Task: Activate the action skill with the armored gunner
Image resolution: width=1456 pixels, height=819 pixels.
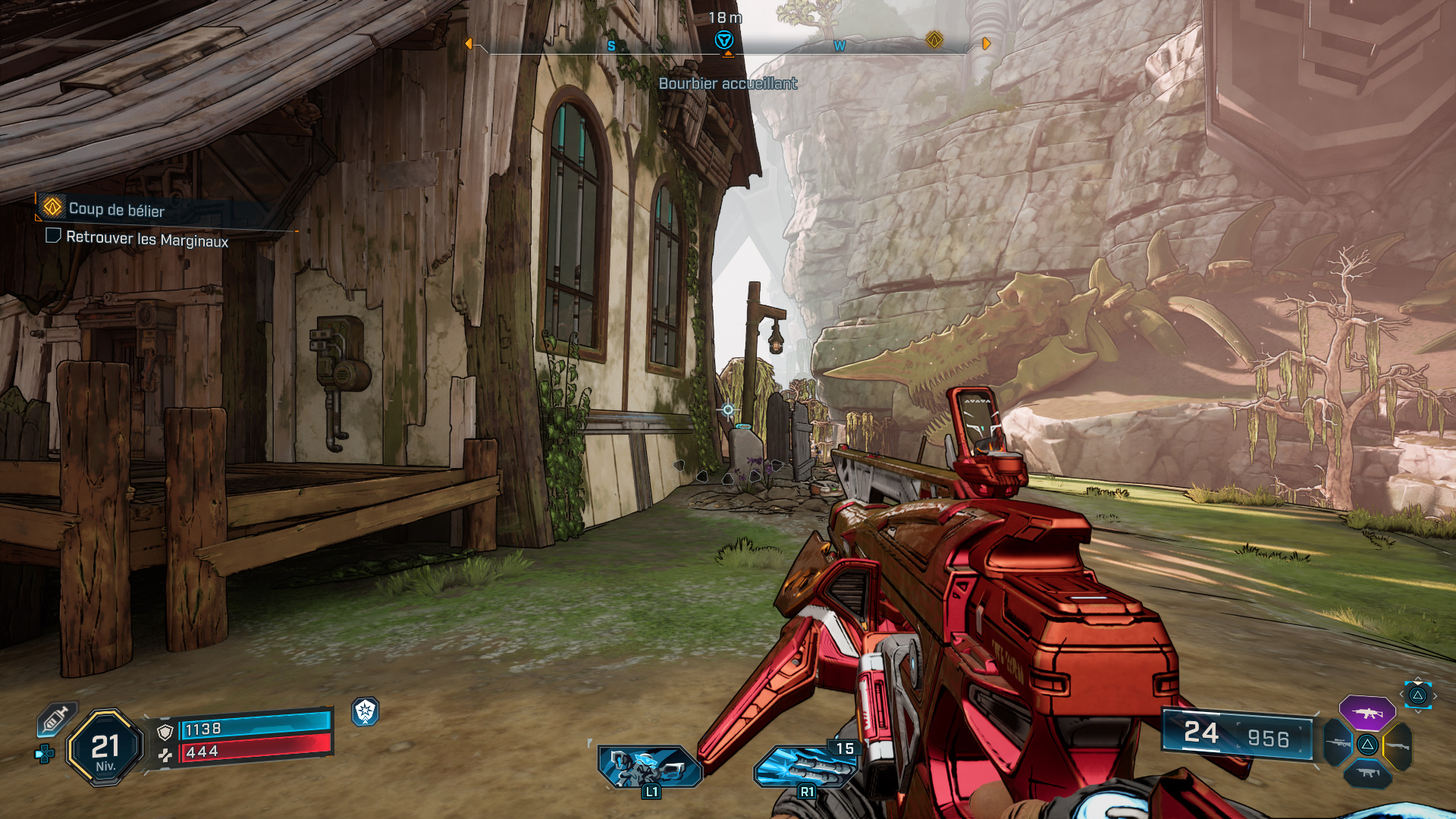Action: point(650,767)
